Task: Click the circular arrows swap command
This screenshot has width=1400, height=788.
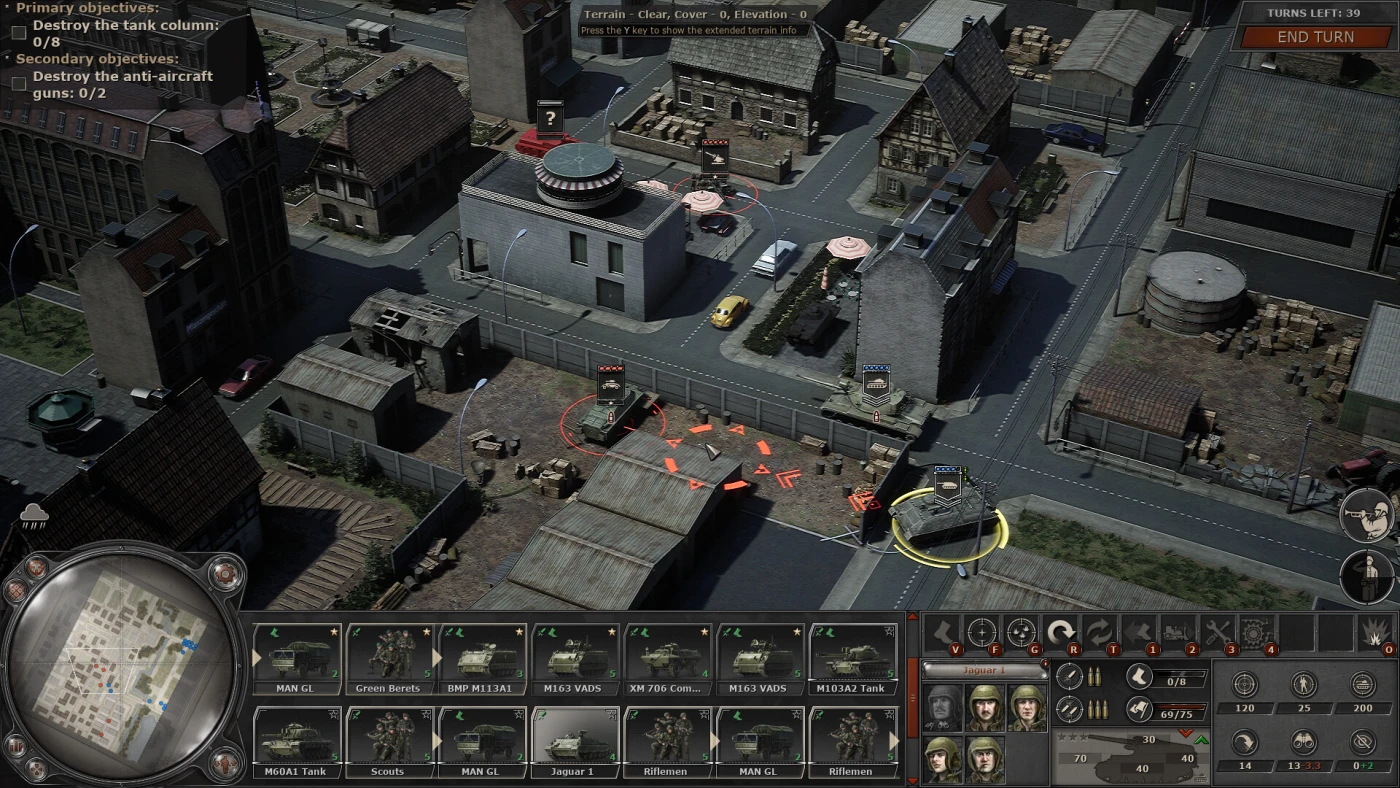Action: click(1099, 632)
